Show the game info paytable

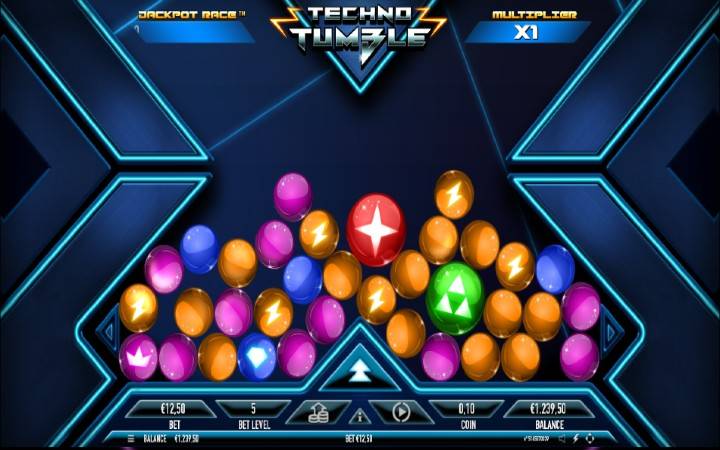pyautogui.click(x=359, y=415)
